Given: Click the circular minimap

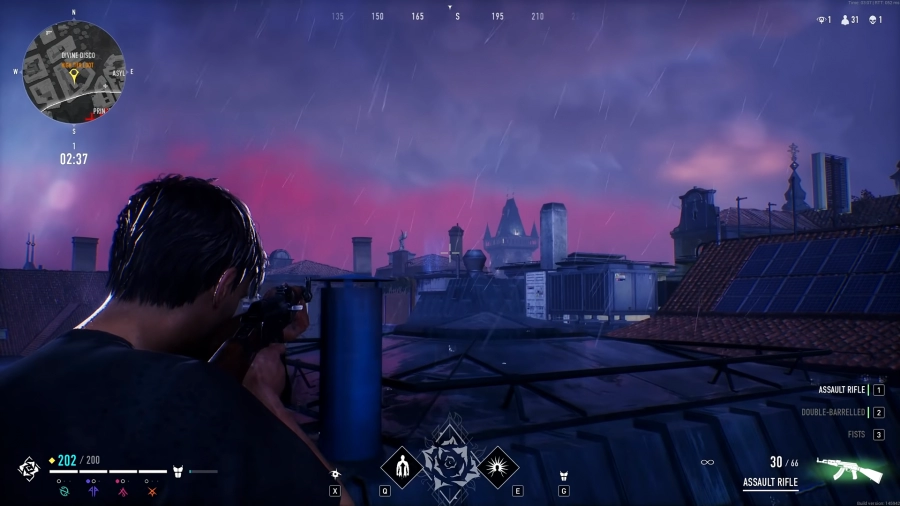Looking at the screenshot, I should point(74,72).
